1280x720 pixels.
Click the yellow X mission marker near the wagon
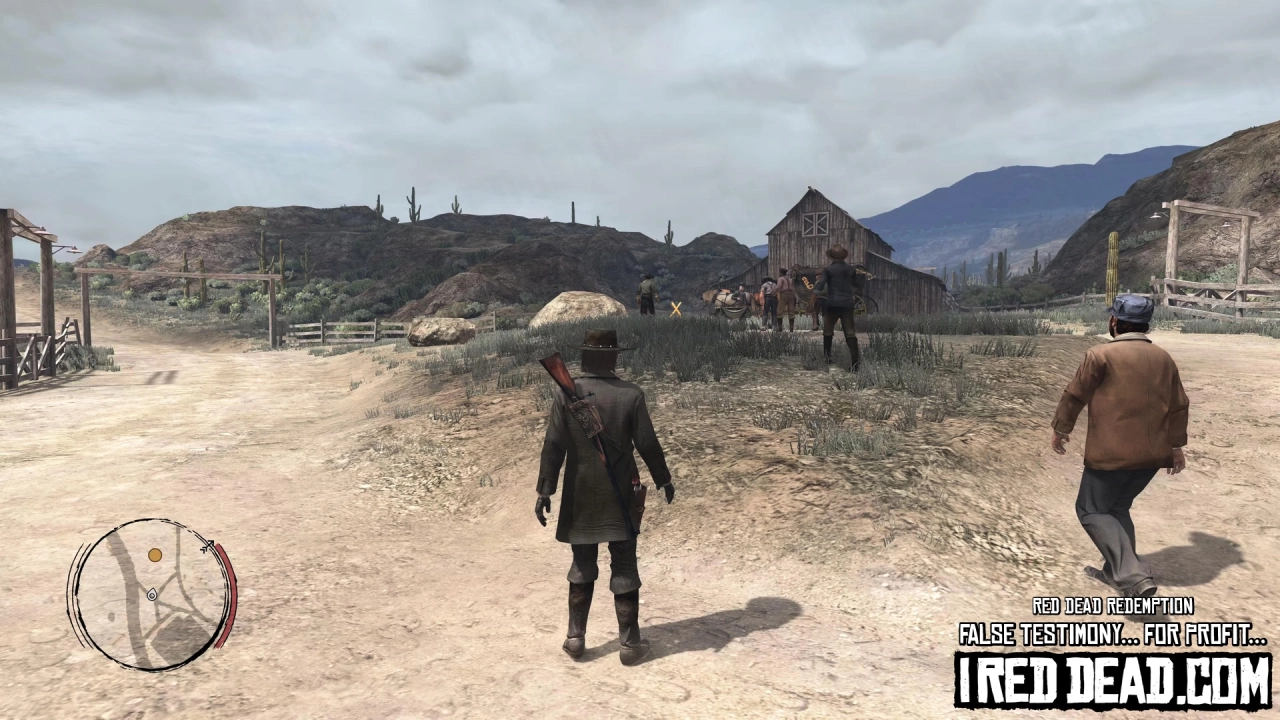pyautogui.click(x=675, y=307)
